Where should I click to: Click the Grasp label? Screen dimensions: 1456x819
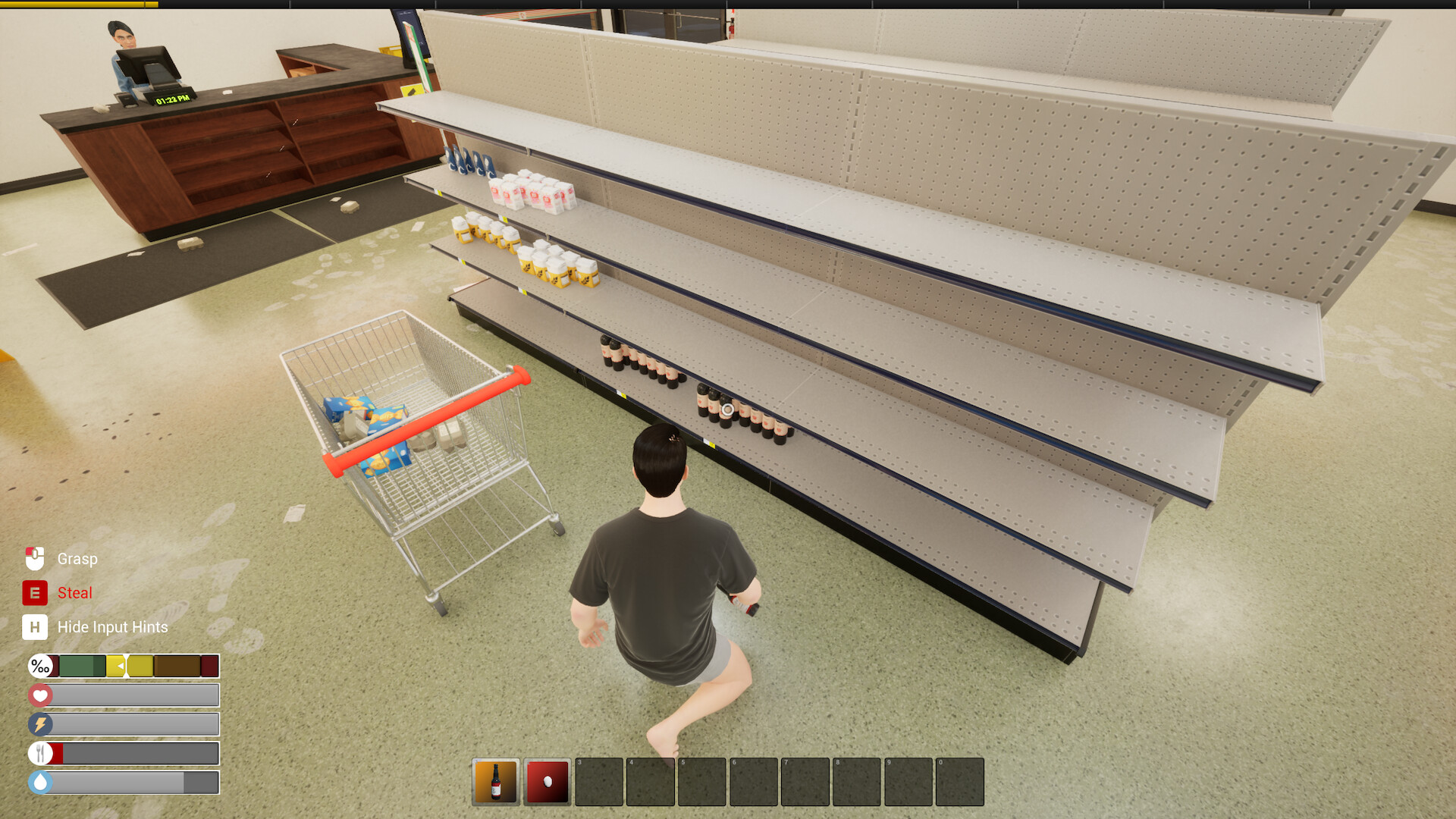77,559
